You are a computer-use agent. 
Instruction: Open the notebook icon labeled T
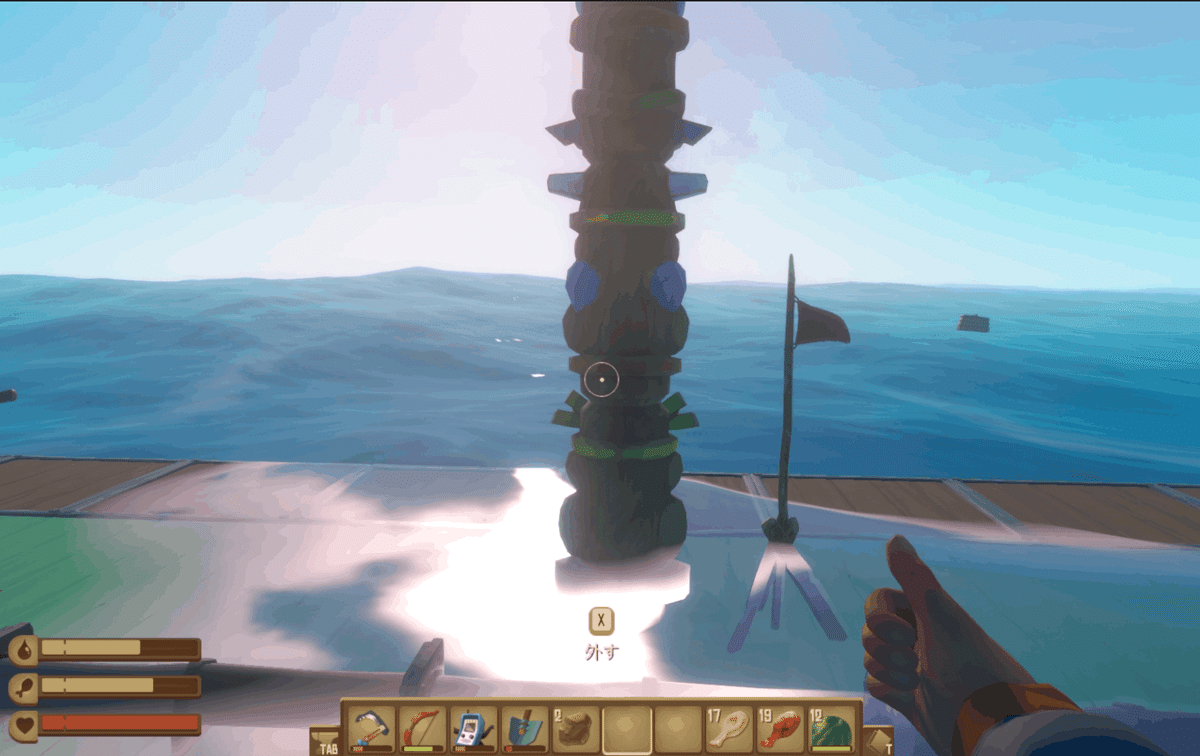coord(877,741)
